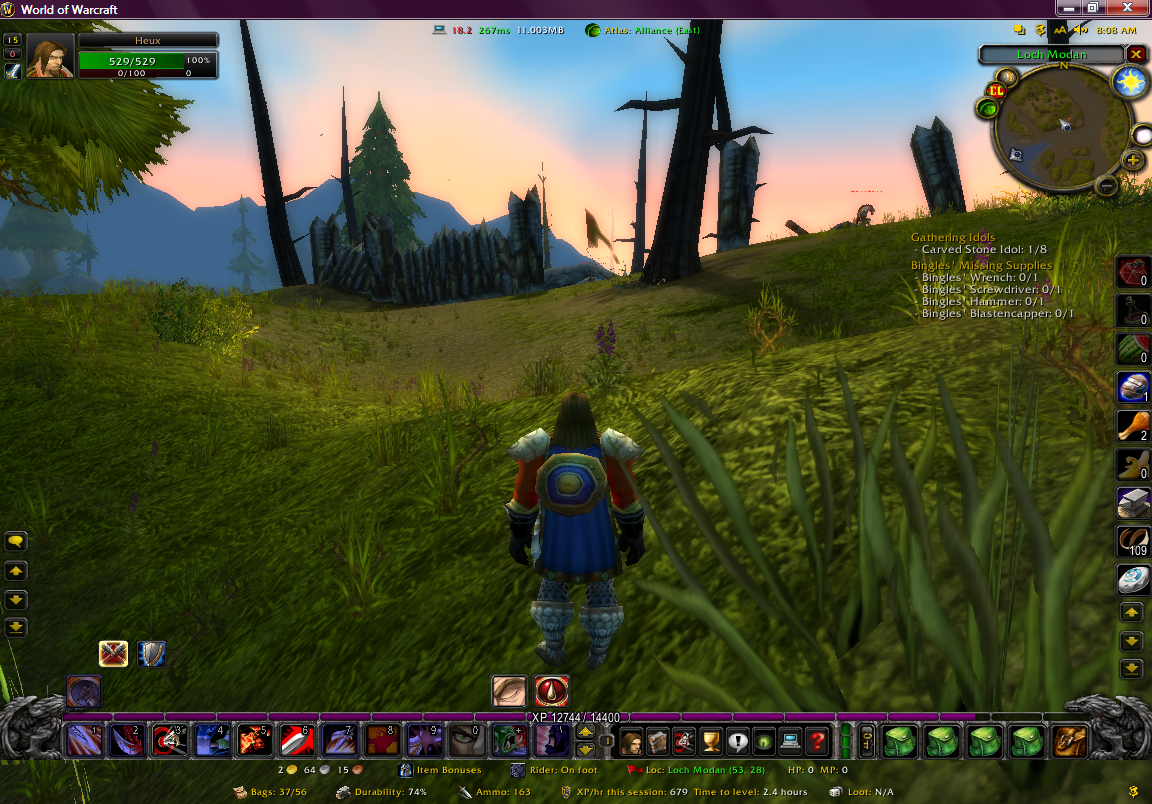Click the anvil icon on side bar
1152x804 pixels.
click(x=1131, y=503)
